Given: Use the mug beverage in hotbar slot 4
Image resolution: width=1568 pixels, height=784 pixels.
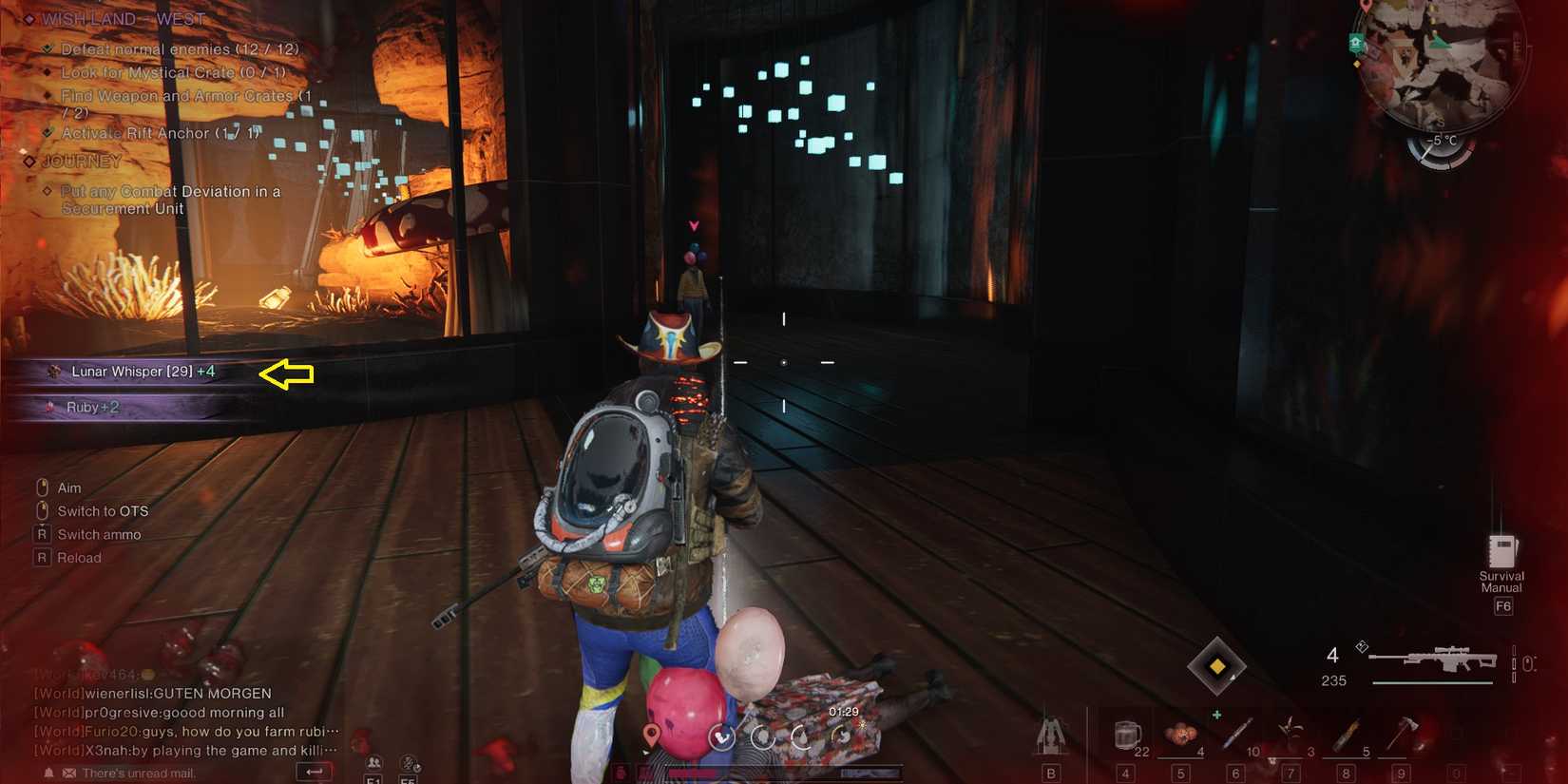Looking at the screenshot, I should coord(1126,734).
